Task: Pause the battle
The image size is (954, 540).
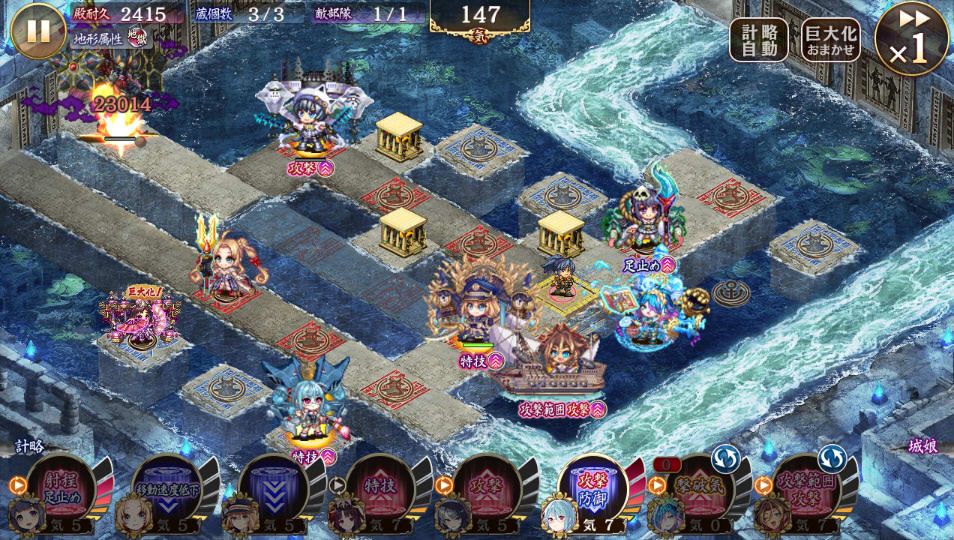Action: 38,30
